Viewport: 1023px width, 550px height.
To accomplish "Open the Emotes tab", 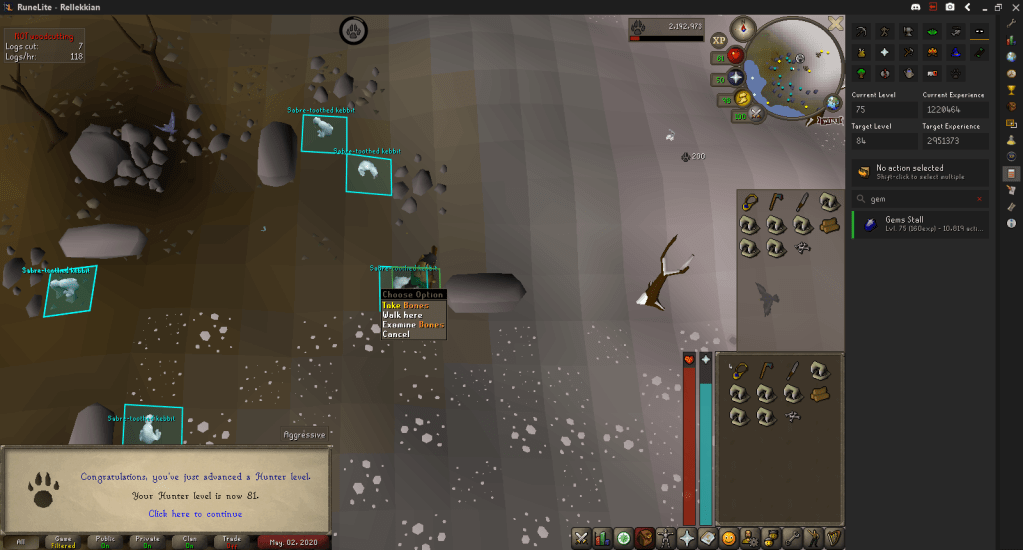I will click(x=813, y=538).
